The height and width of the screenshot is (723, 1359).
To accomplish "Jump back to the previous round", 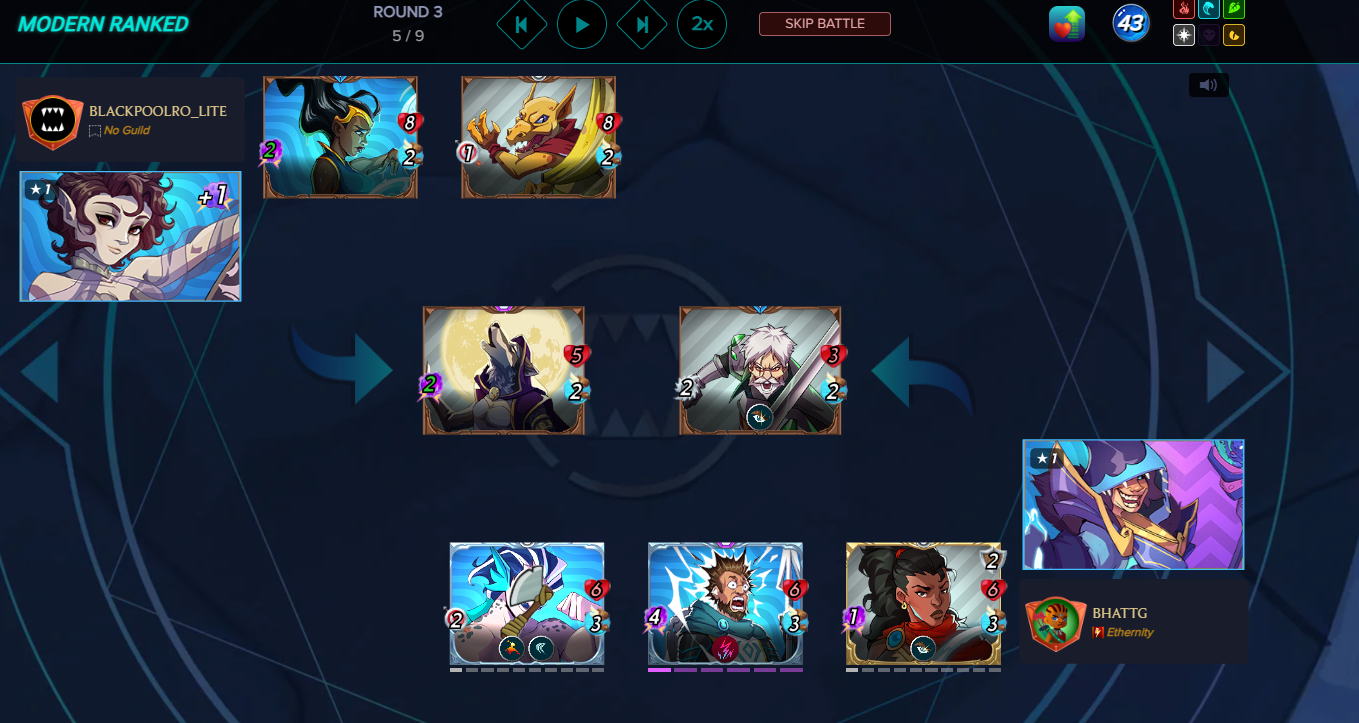I will (x=521, y=25).
